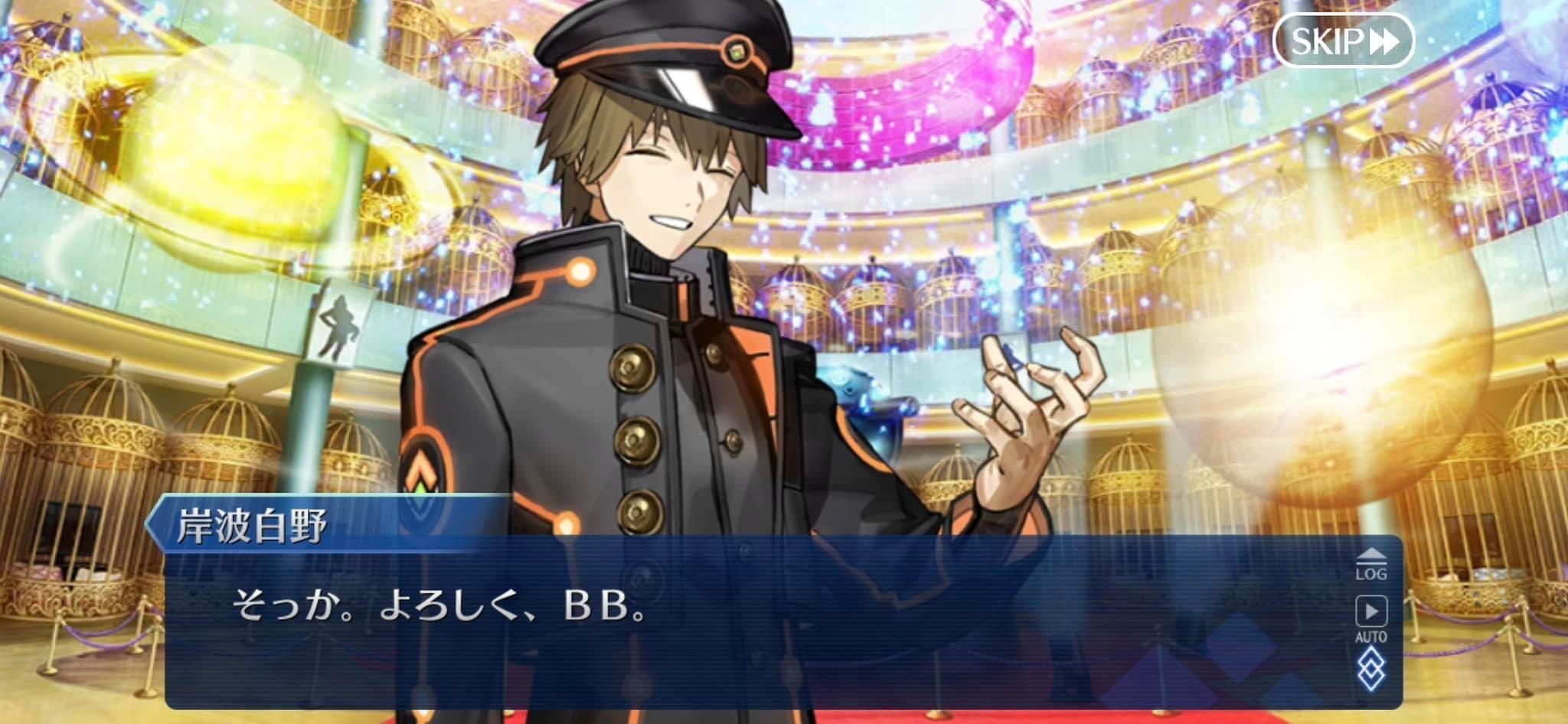1568x724 pixels.
Task: Skip the story scene with SKIP button
Action: click(1343, 41)
